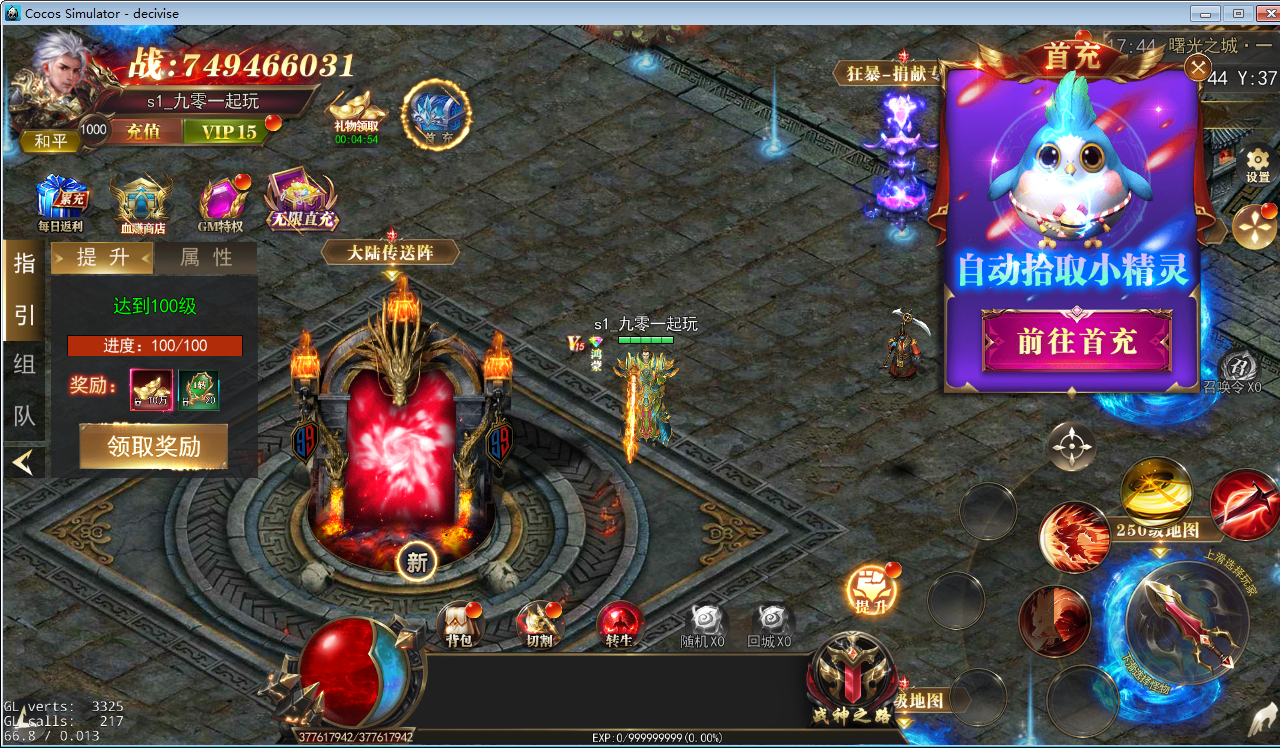This screenshot has width=1280, height=748.
Task: Open the 战神之路 emblem
Action: coord(851,682)
